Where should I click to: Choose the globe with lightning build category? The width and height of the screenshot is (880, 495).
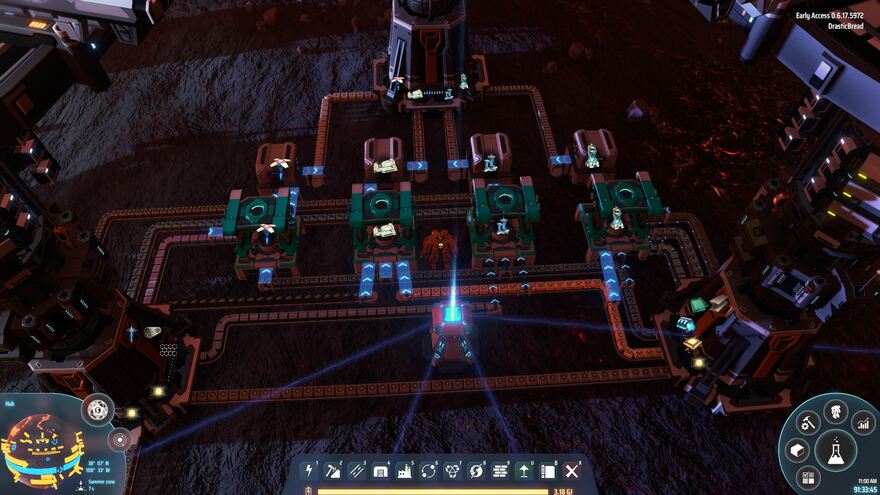(477, 470)
